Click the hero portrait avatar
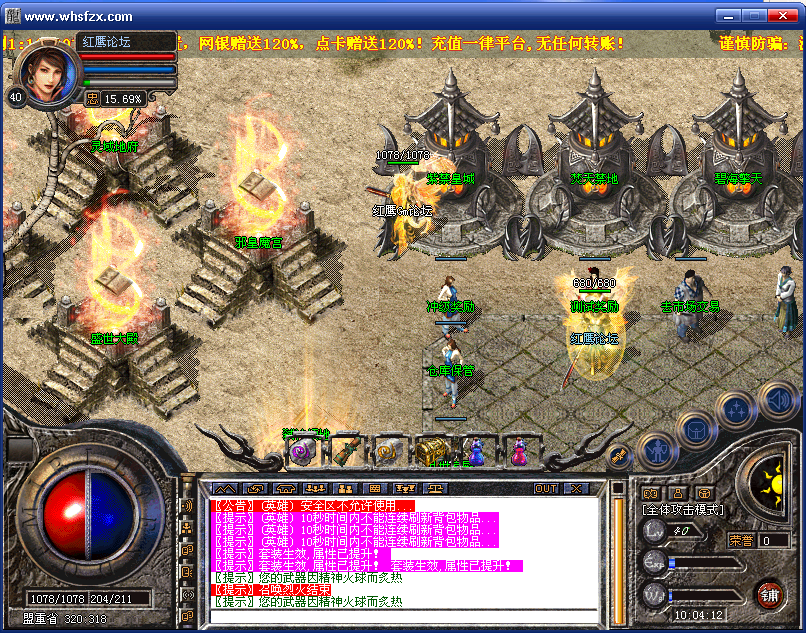806x633 pixels. [x=47, y=73]
